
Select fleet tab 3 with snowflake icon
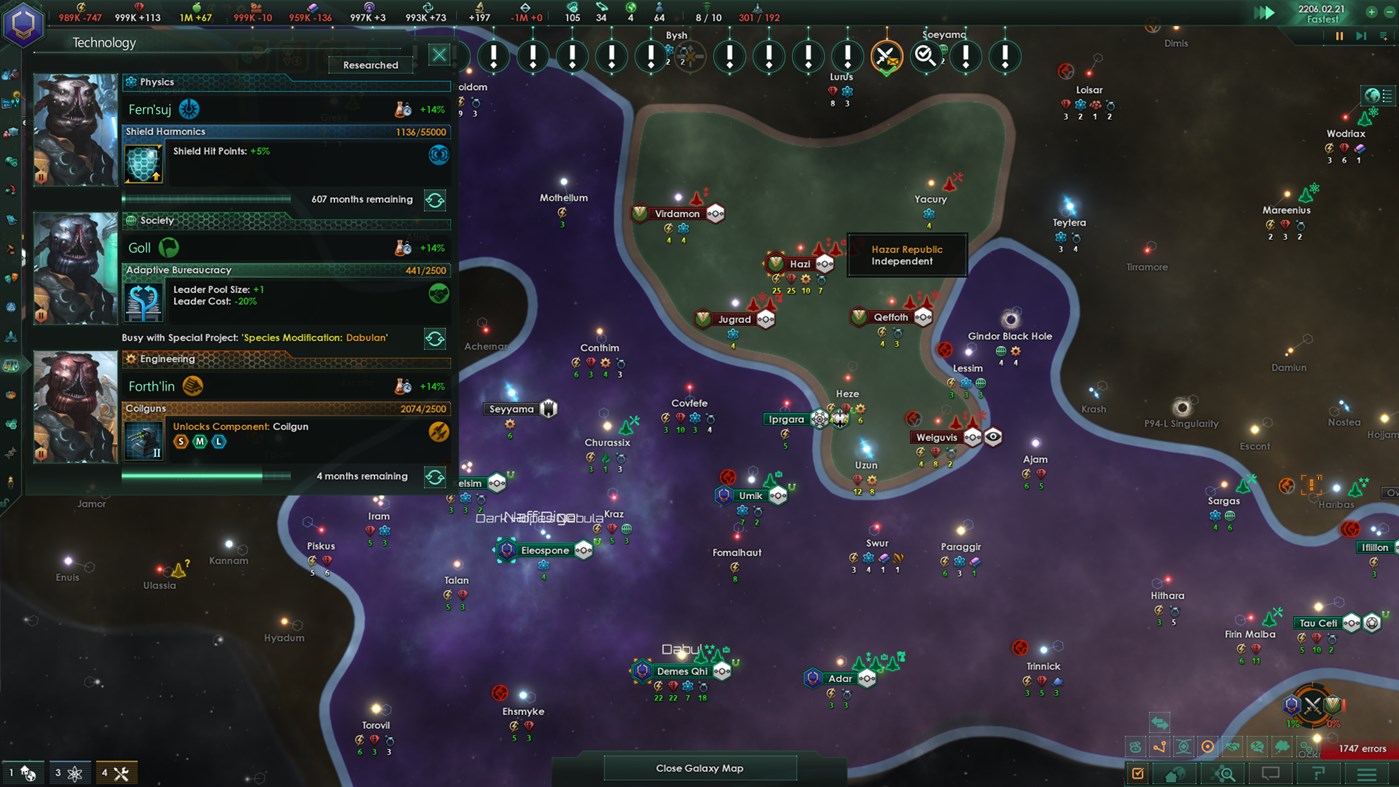click(x=68, y=772)
